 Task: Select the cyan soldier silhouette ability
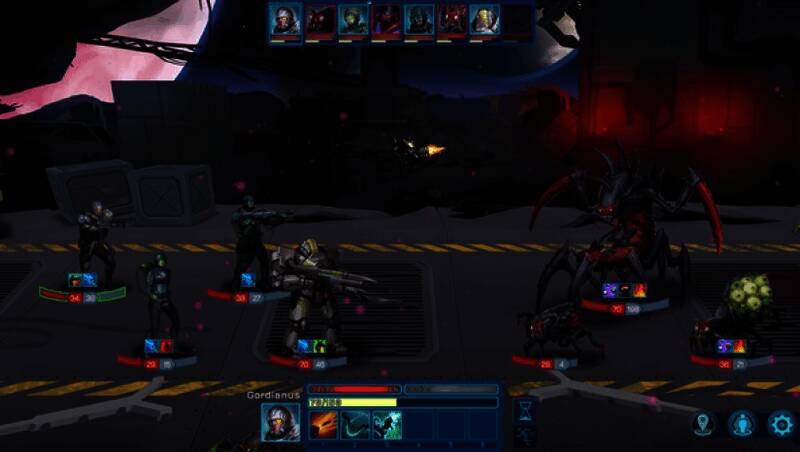387,426
